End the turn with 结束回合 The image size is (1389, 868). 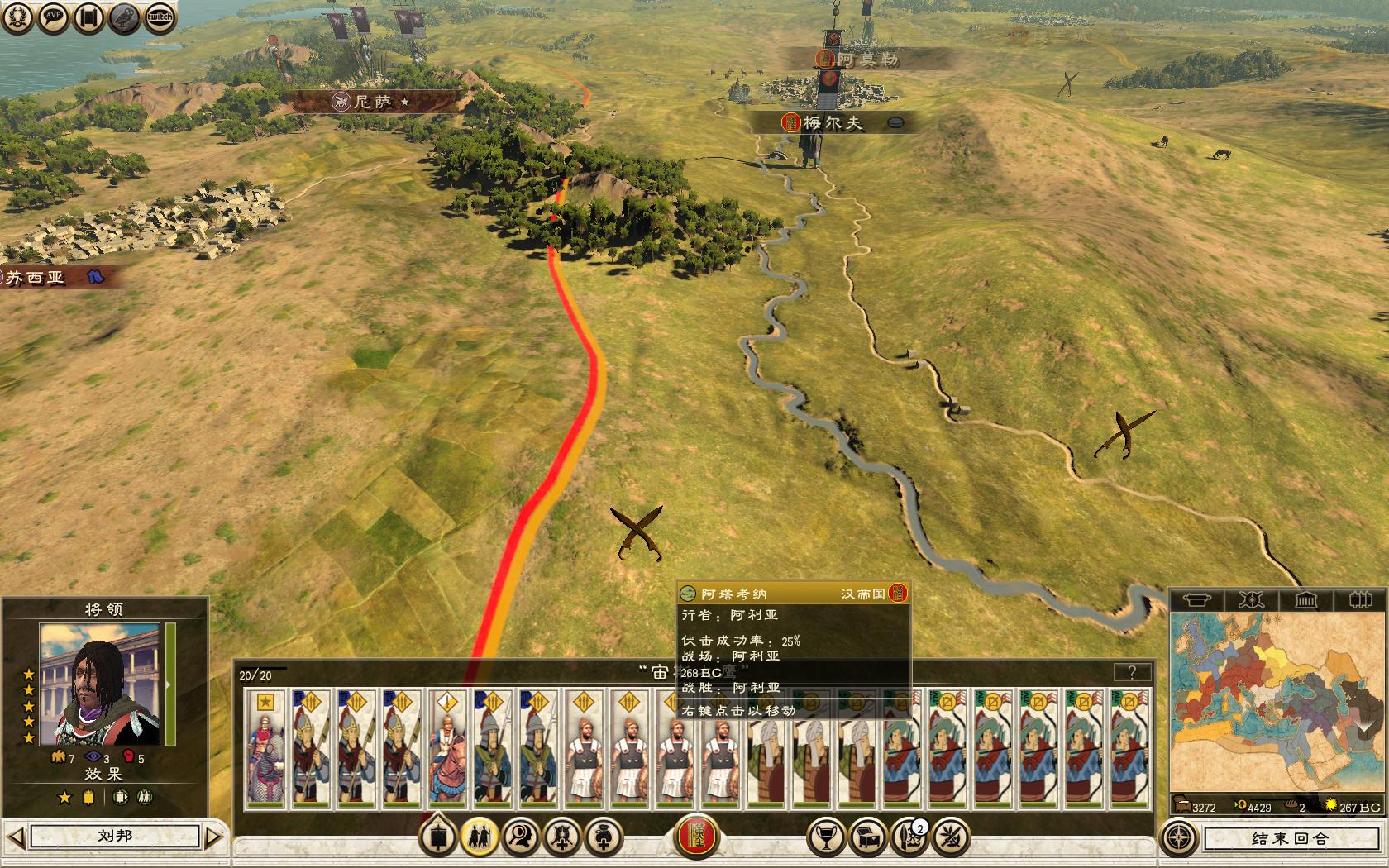click(1289, 838)
